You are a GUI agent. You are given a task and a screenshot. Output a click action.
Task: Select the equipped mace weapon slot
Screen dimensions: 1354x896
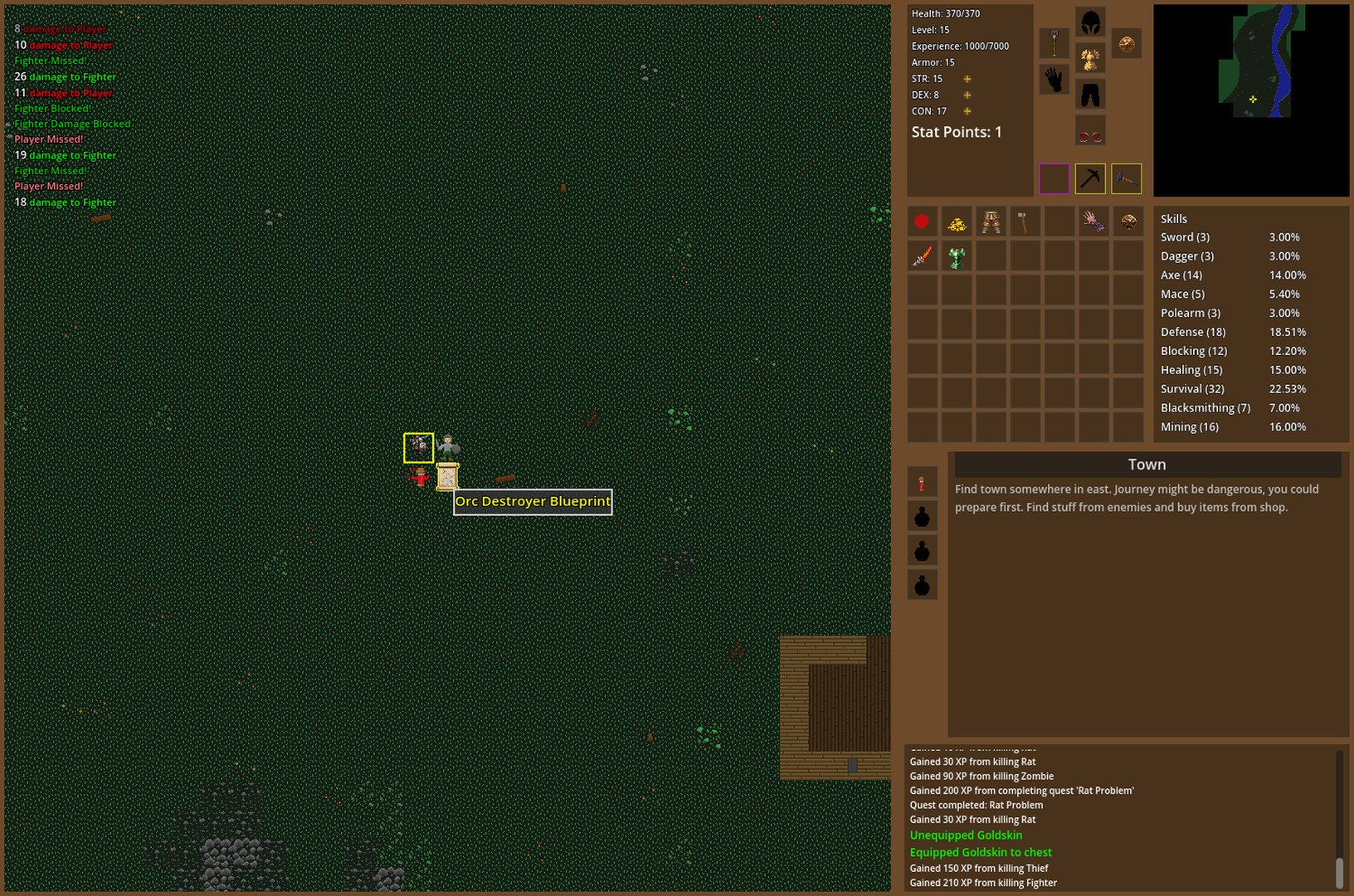(x=1054, y=43)
